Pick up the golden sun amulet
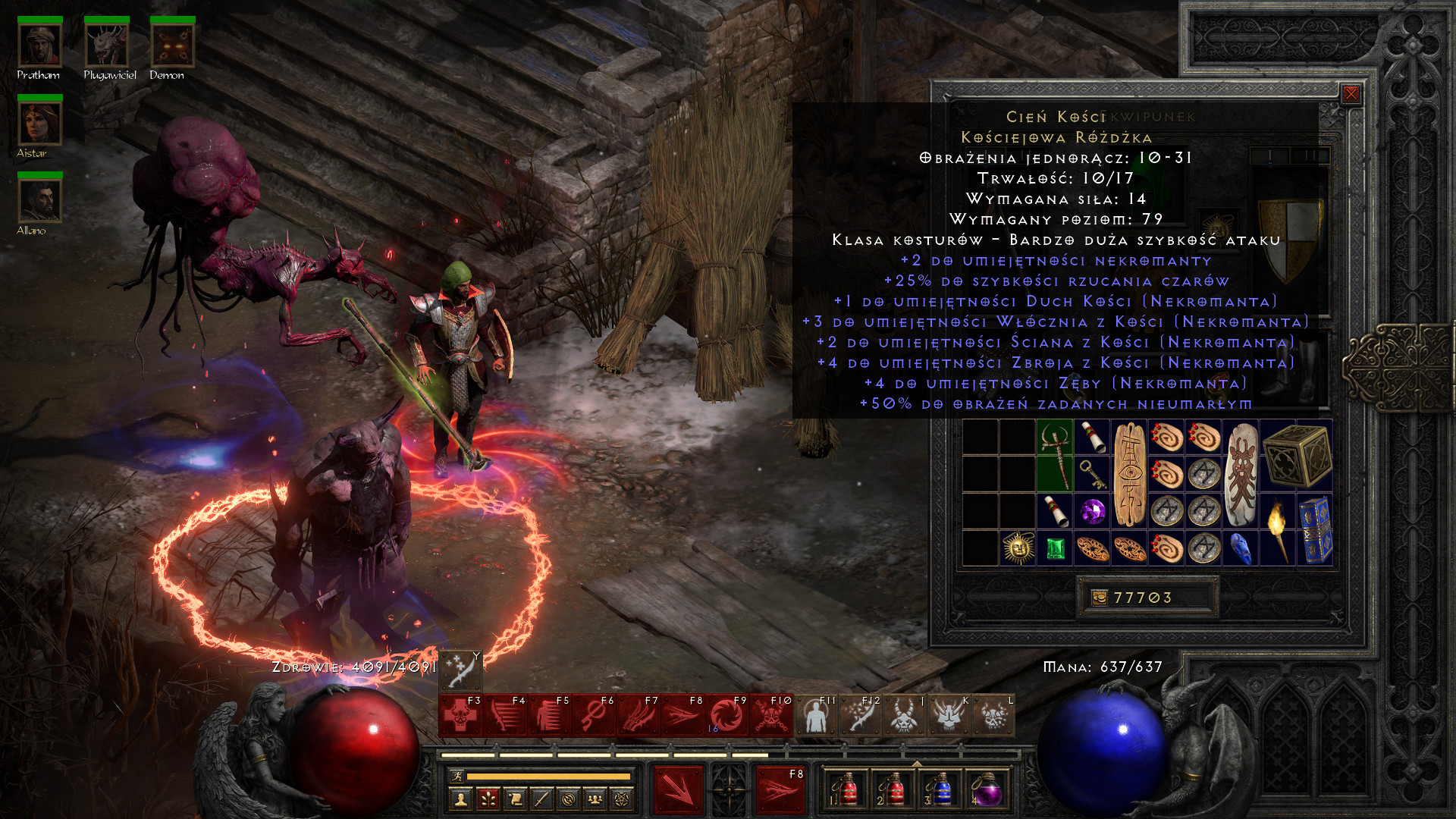The image size is (1456, 819). 1018,548
